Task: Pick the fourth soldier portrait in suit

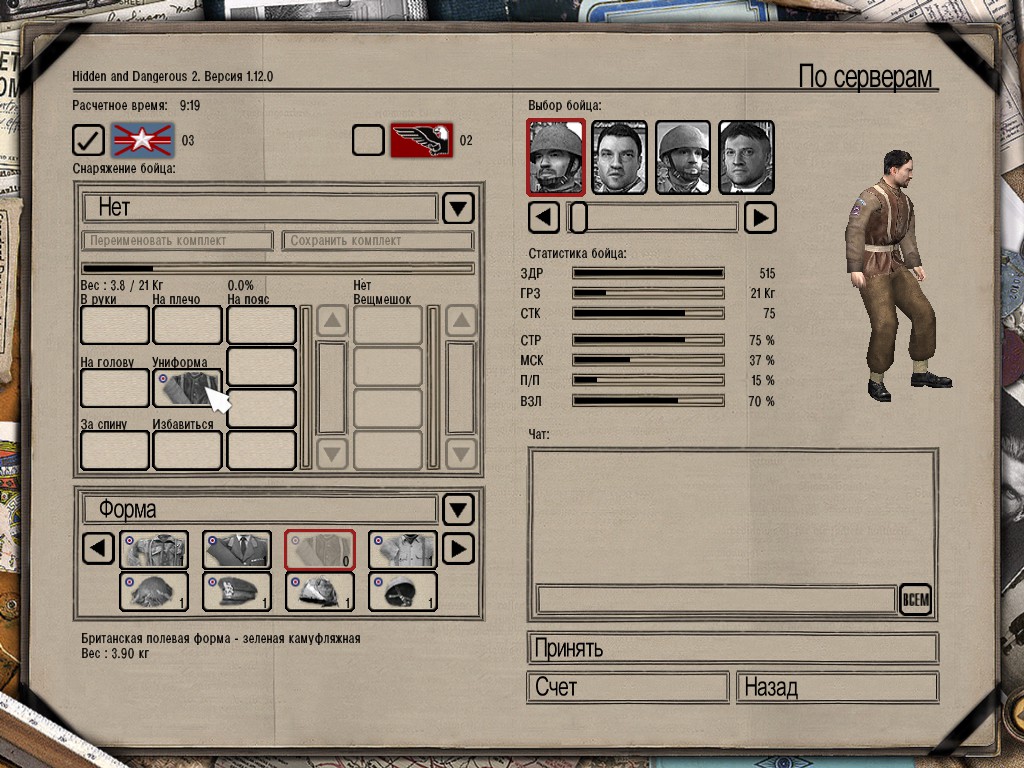Action: click(x=746, y=157)
